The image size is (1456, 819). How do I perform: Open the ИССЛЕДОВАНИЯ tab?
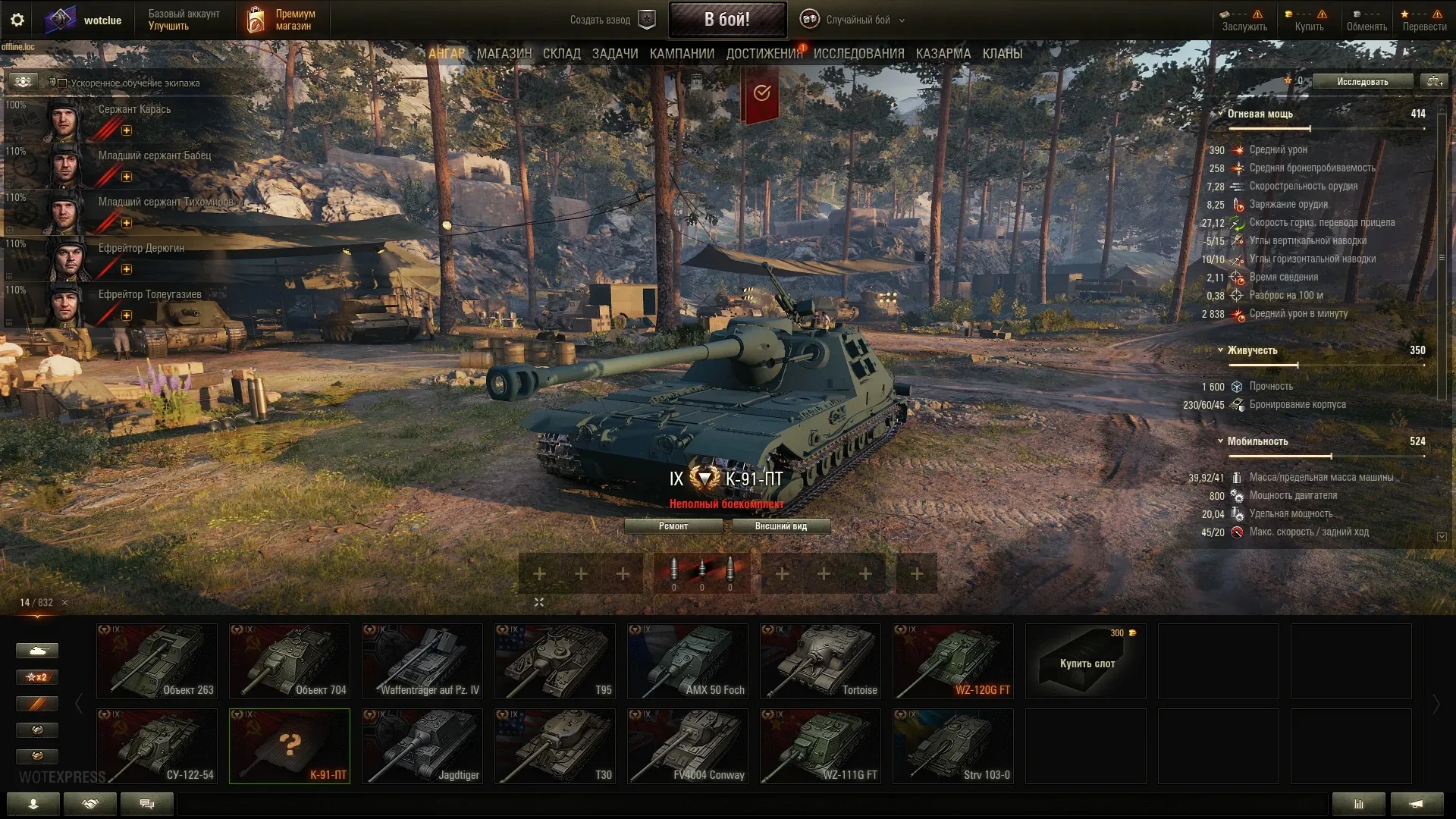point(858,54)
